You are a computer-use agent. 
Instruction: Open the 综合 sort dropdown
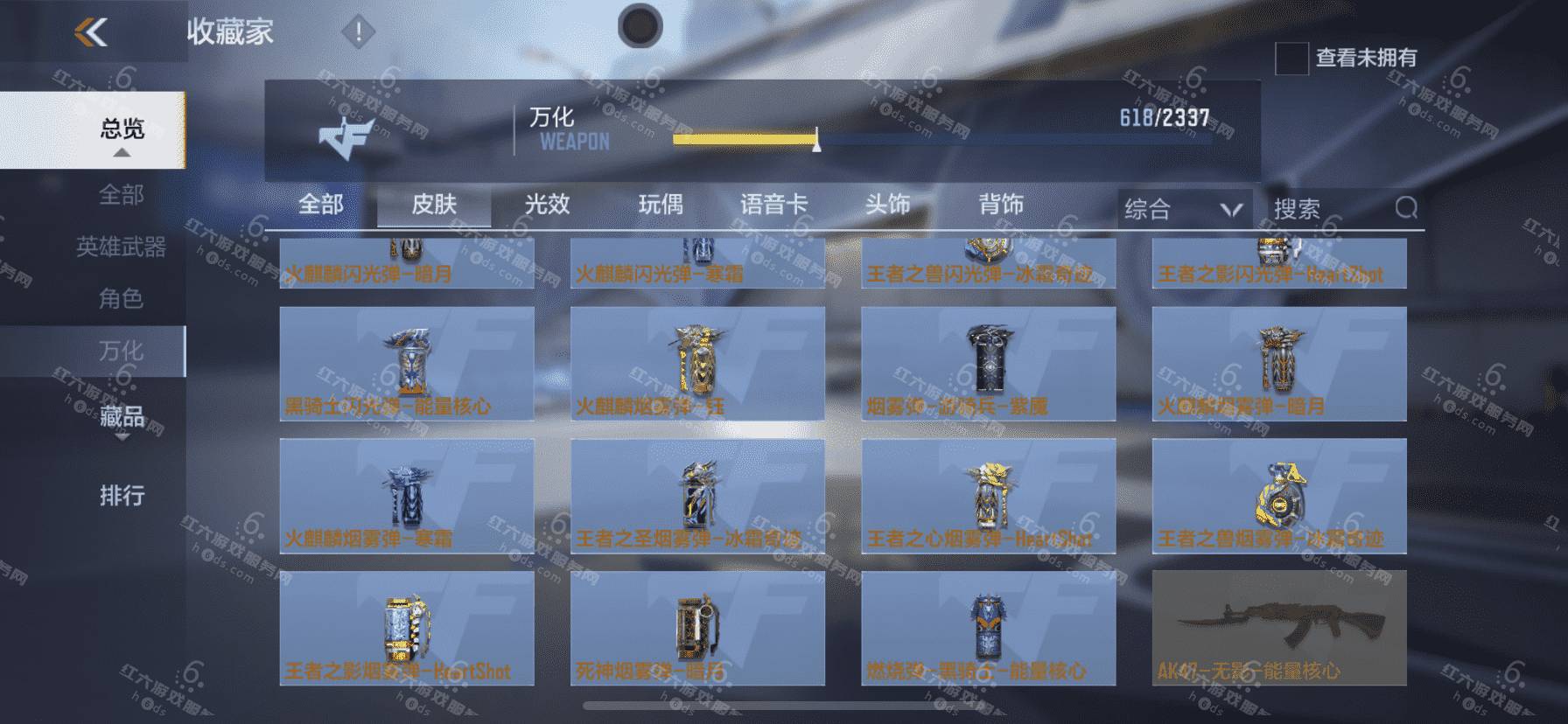point(1183,209)
